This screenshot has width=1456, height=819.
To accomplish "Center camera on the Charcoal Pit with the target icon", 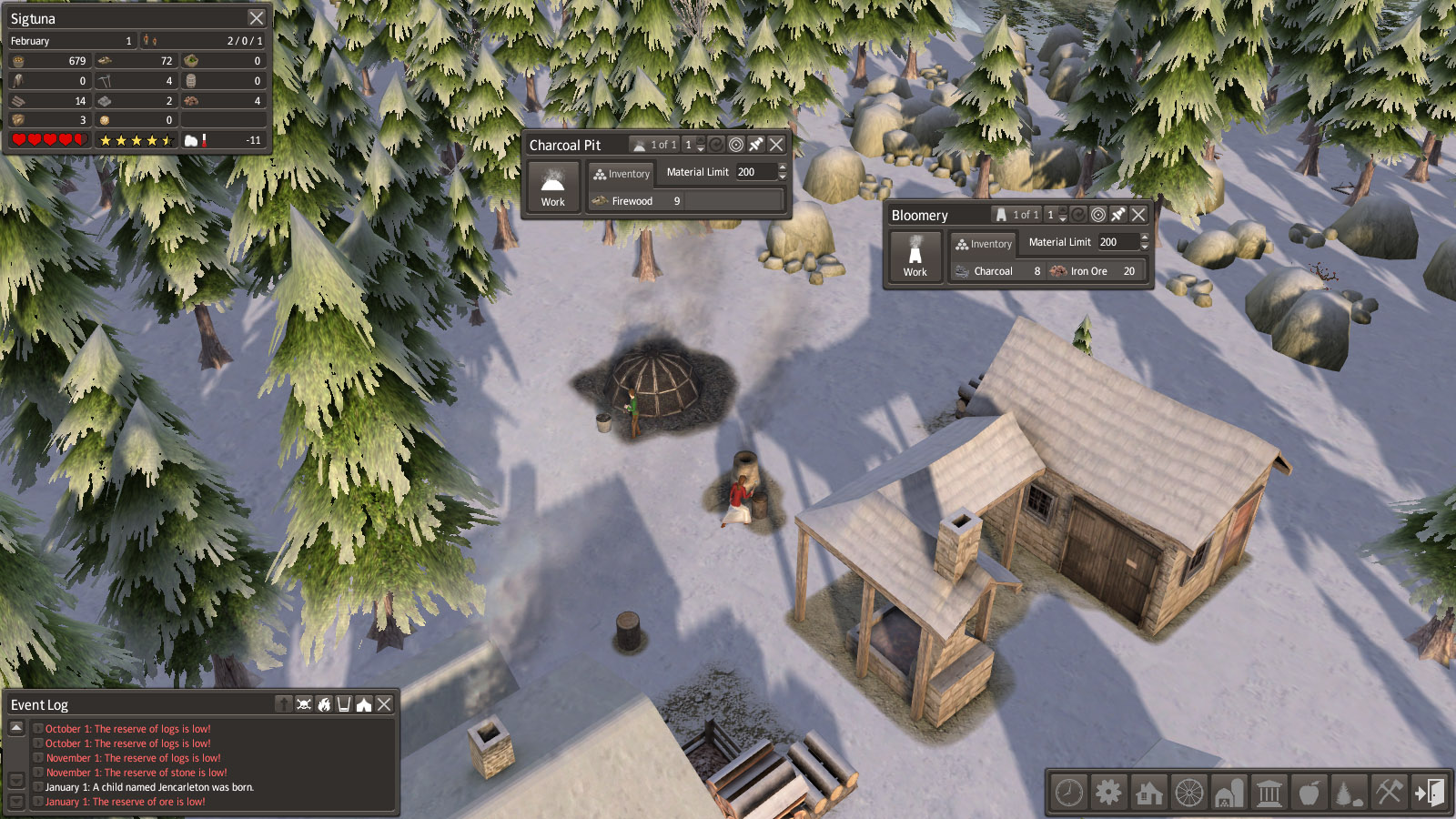I will click(736, 145).
